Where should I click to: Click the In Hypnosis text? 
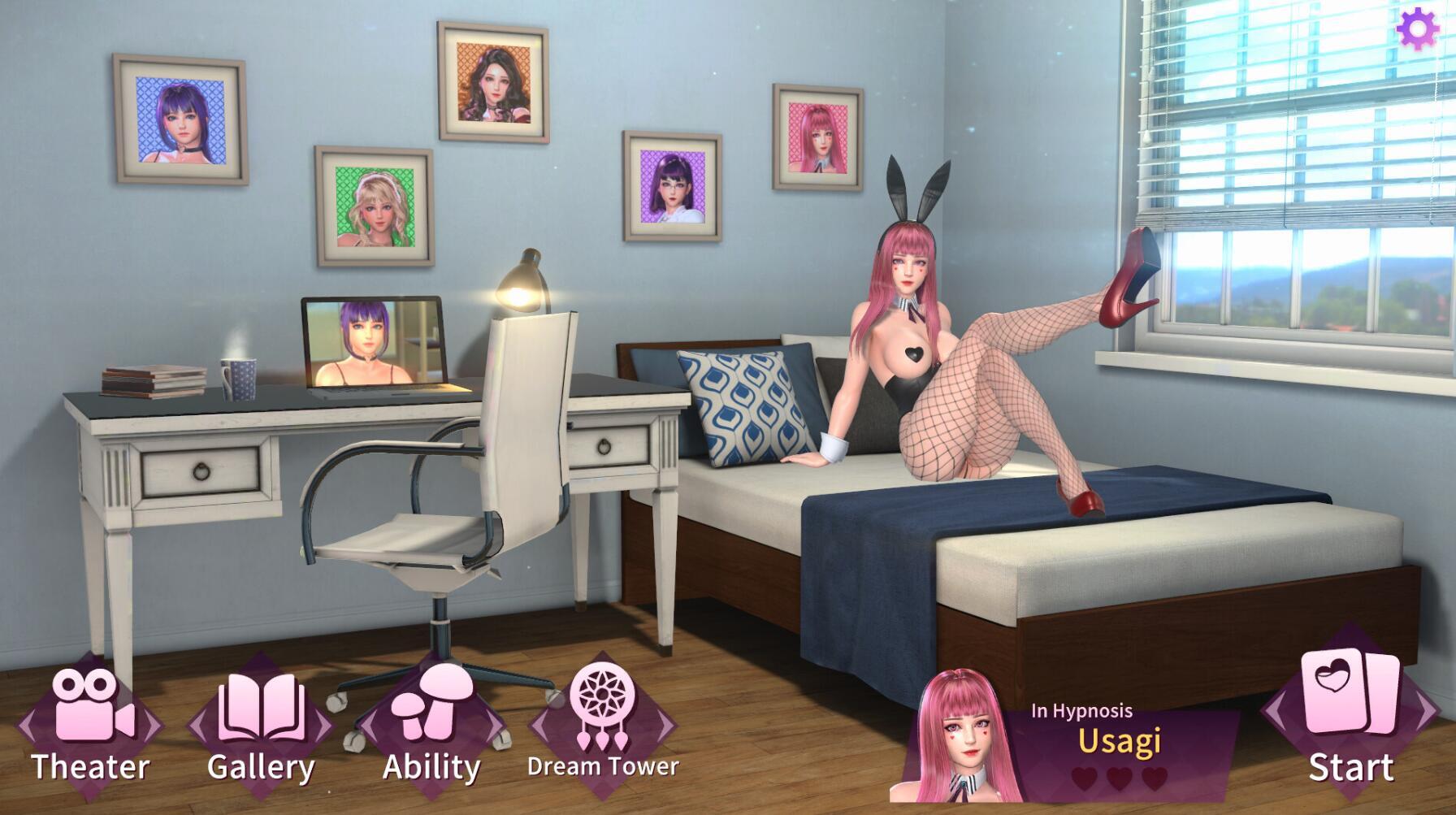[x=1081, y=713]
